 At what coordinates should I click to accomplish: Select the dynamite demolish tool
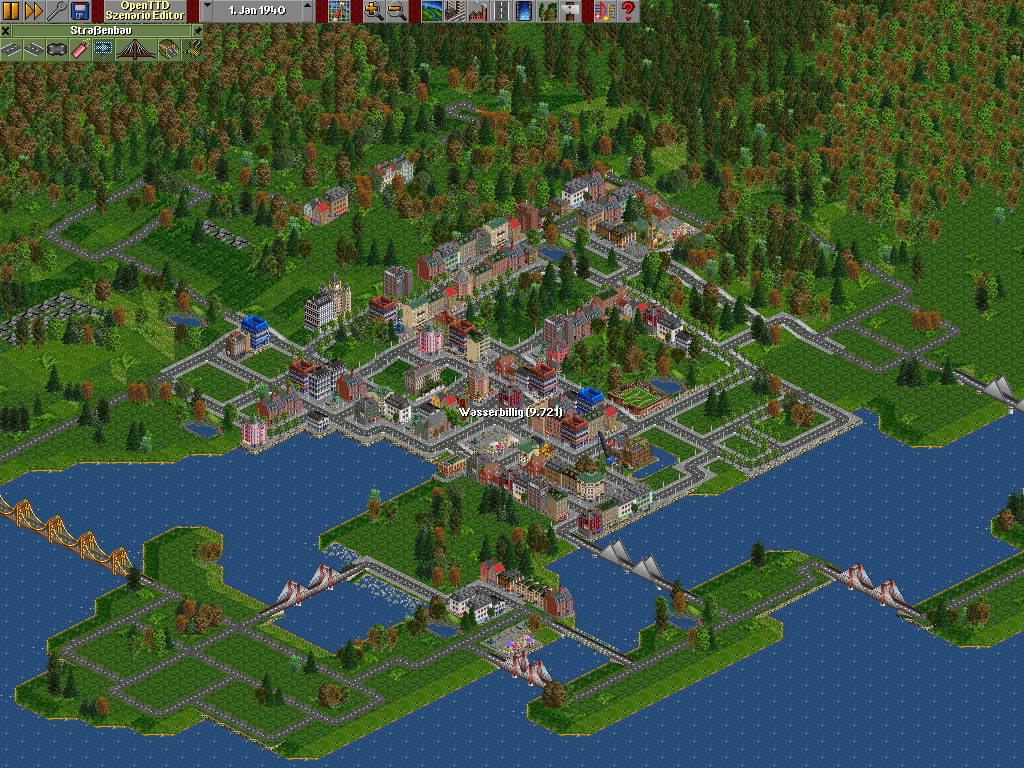[77, 49]
